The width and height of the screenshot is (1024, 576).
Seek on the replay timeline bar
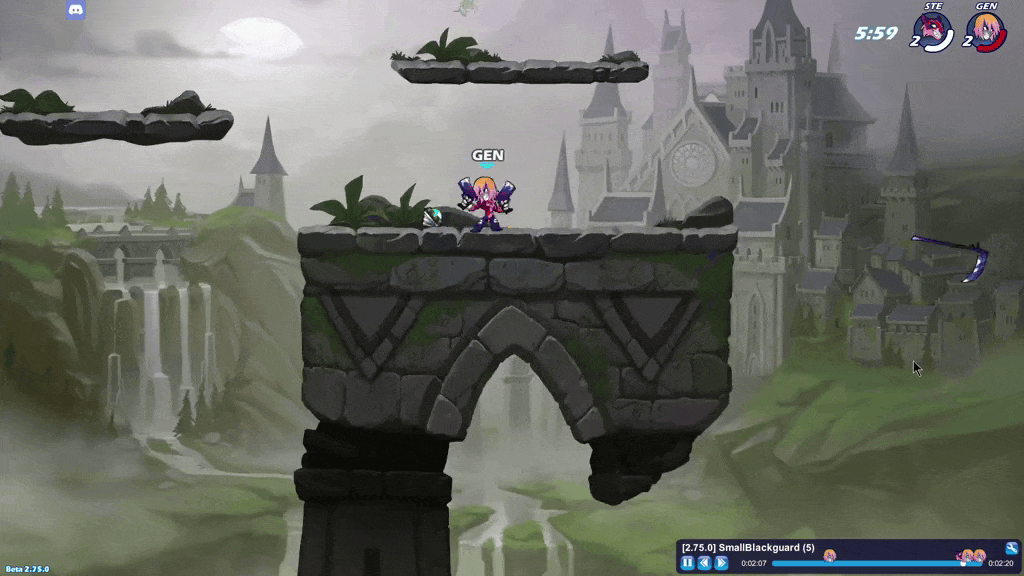[x=870, y=563]
